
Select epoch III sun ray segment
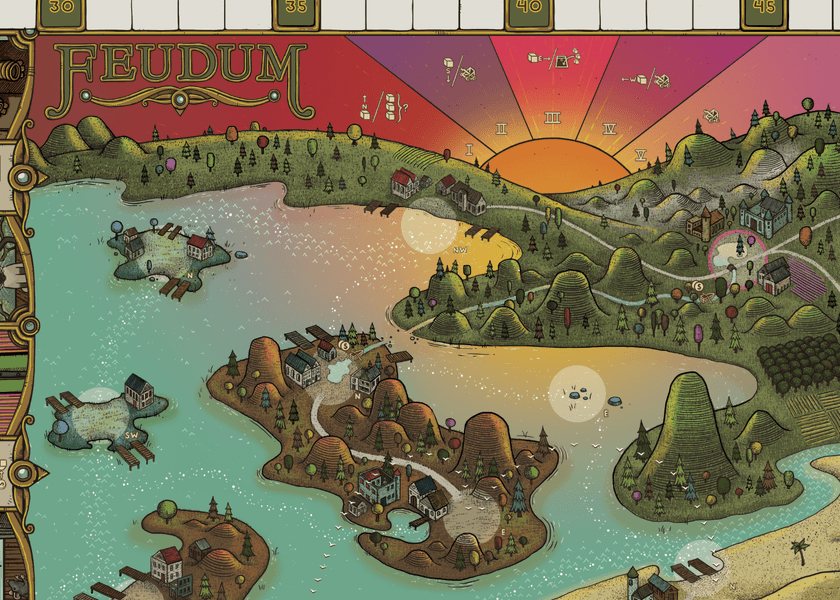coord(552,118)
